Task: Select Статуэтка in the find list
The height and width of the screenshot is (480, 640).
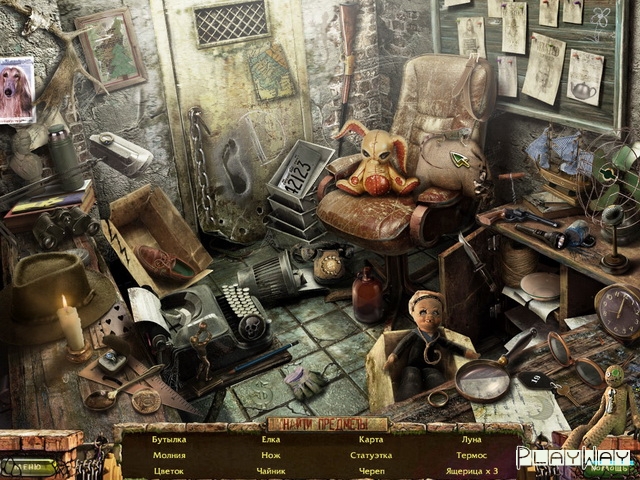Action: coord(370,455)
